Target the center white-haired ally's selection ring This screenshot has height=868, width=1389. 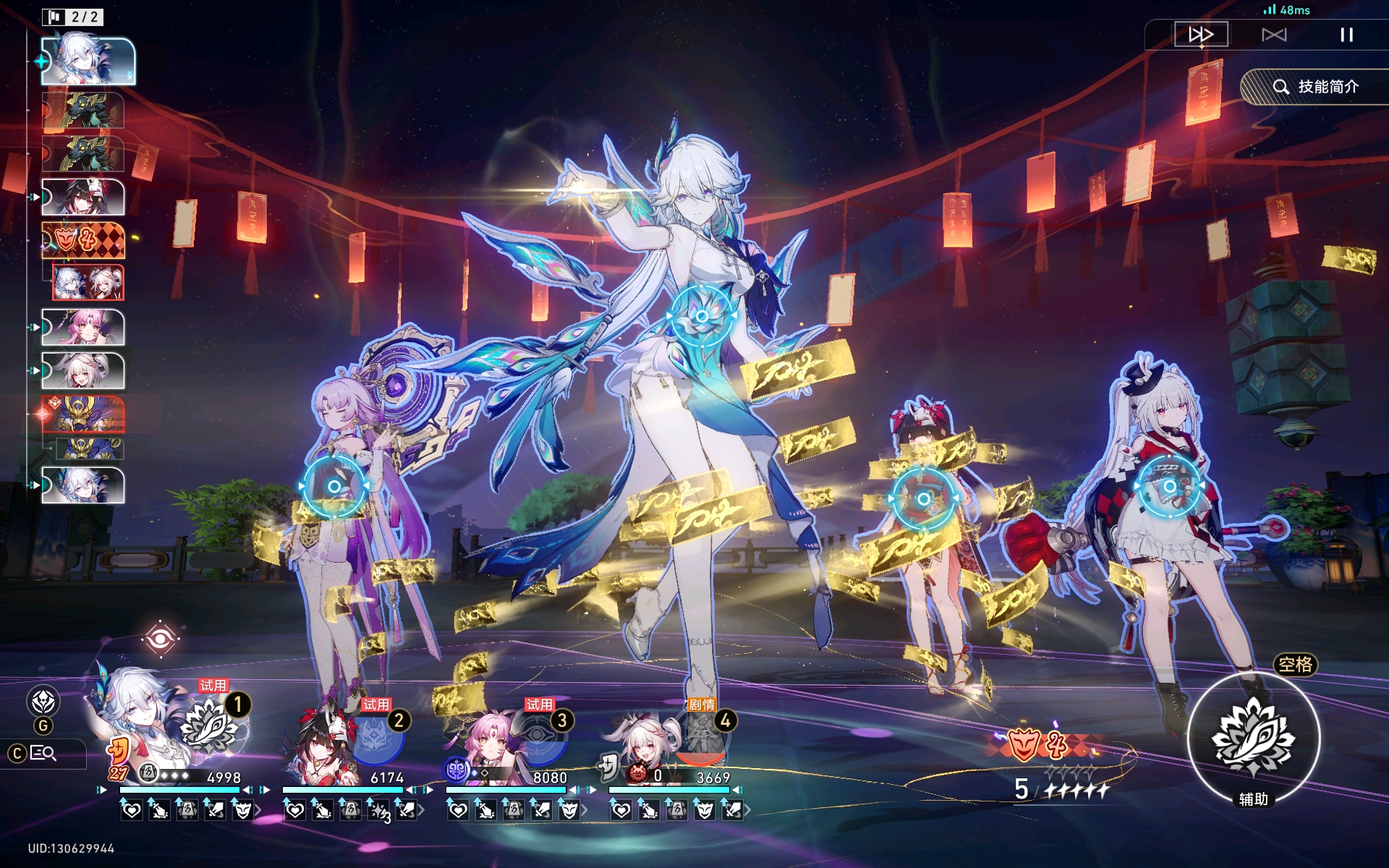click(701, 316)
